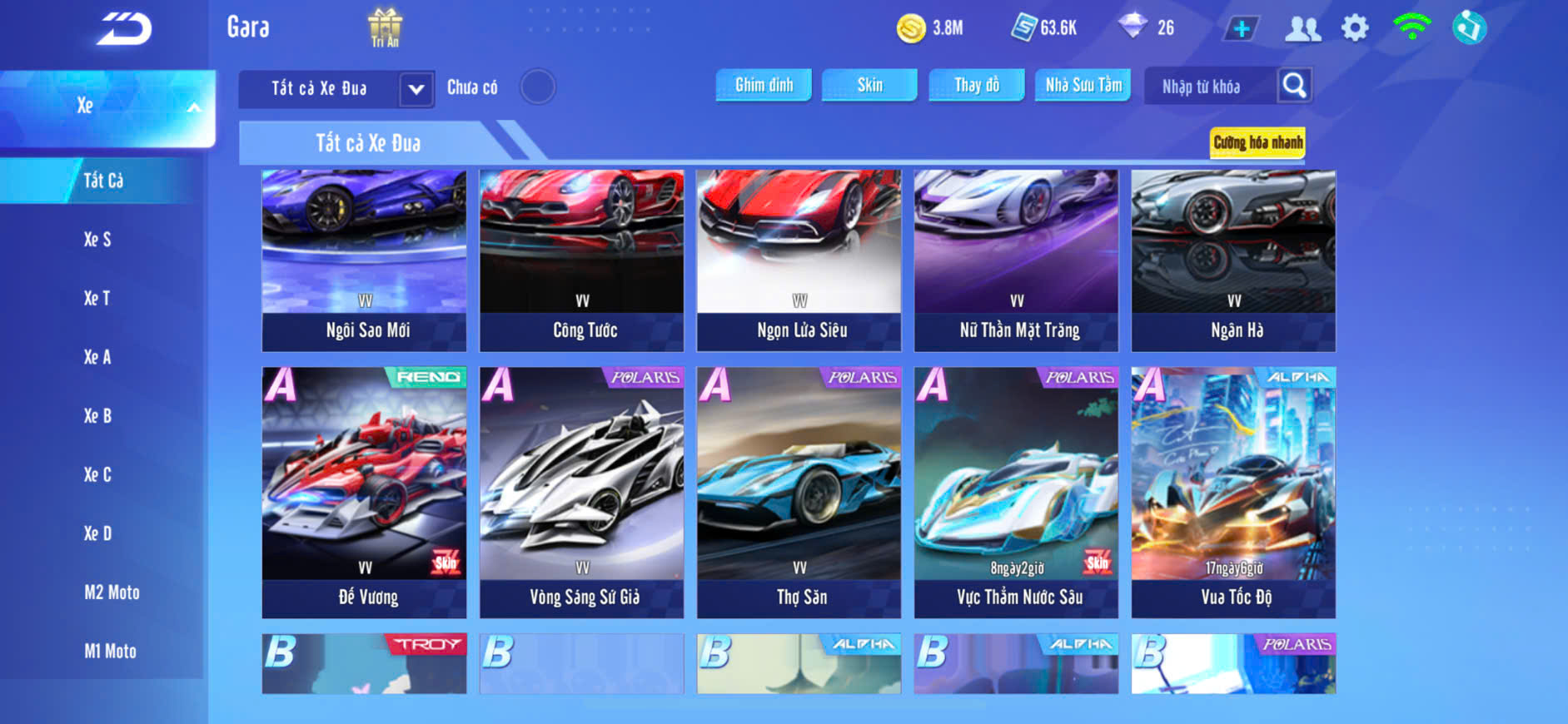Toggle the Chưa có filter
Image resolution: width=1568 pixels, height=724 pixels.
click(537, 87)
